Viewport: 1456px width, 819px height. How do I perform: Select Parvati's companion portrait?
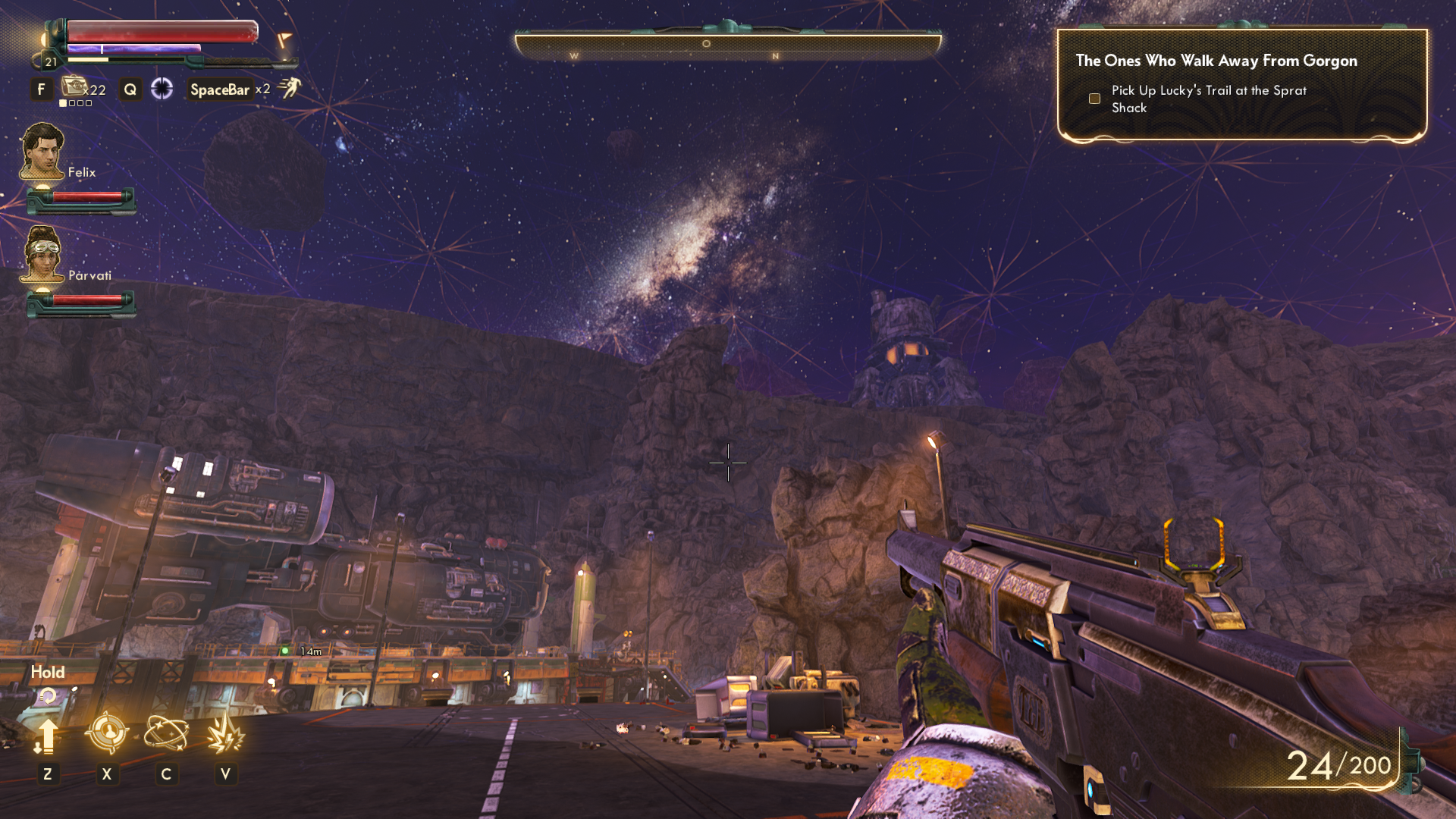(42, 254)
